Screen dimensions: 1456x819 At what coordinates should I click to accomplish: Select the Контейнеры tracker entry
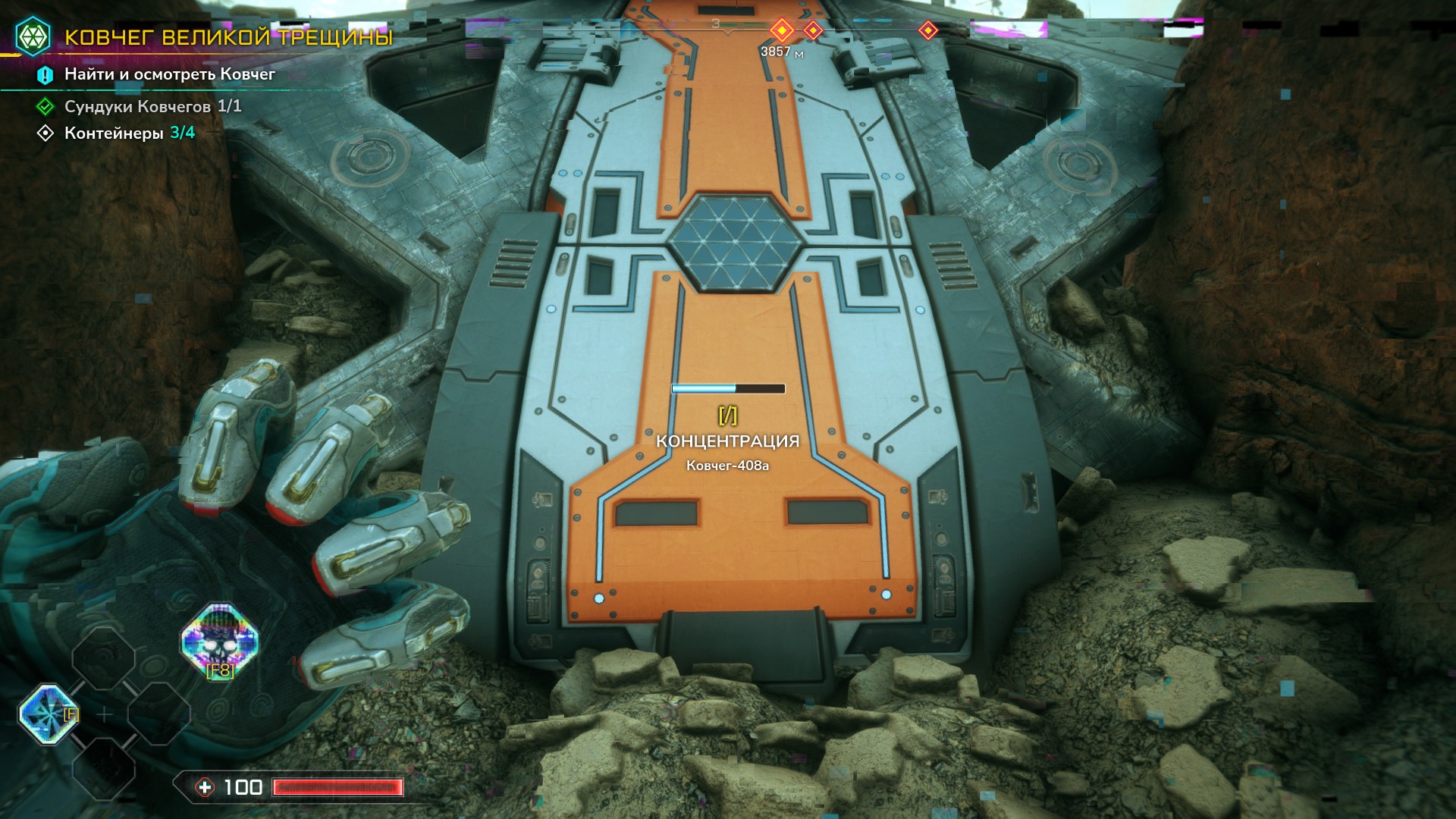tap(129, 133)
